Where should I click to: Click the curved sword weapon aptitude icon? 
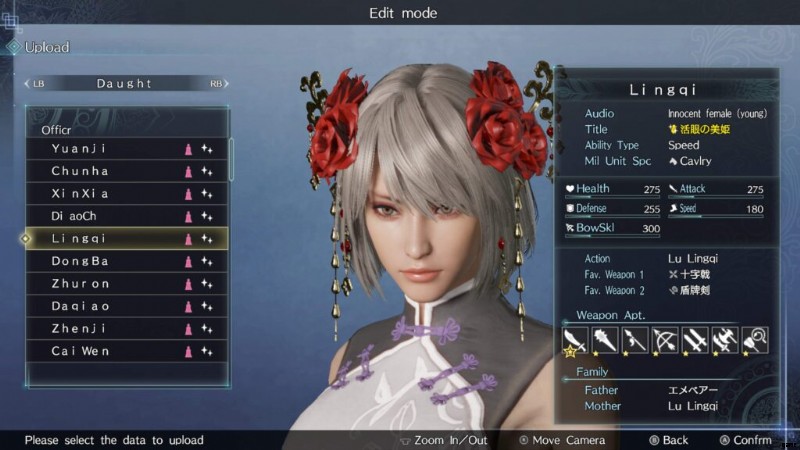(574, 340)
